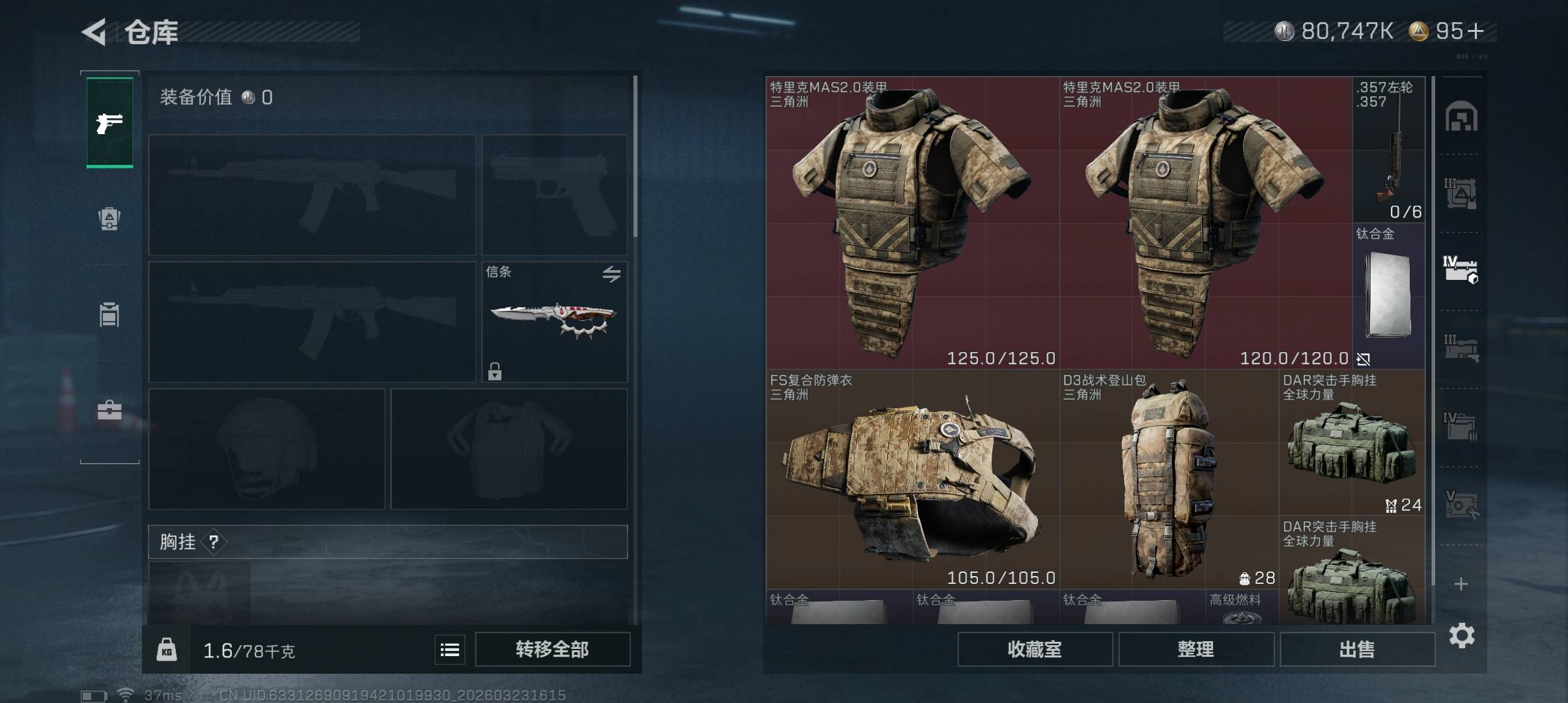Choose the D3战术登山包 backpack
1568x703 pixels.
click(x=1169, y=480)
